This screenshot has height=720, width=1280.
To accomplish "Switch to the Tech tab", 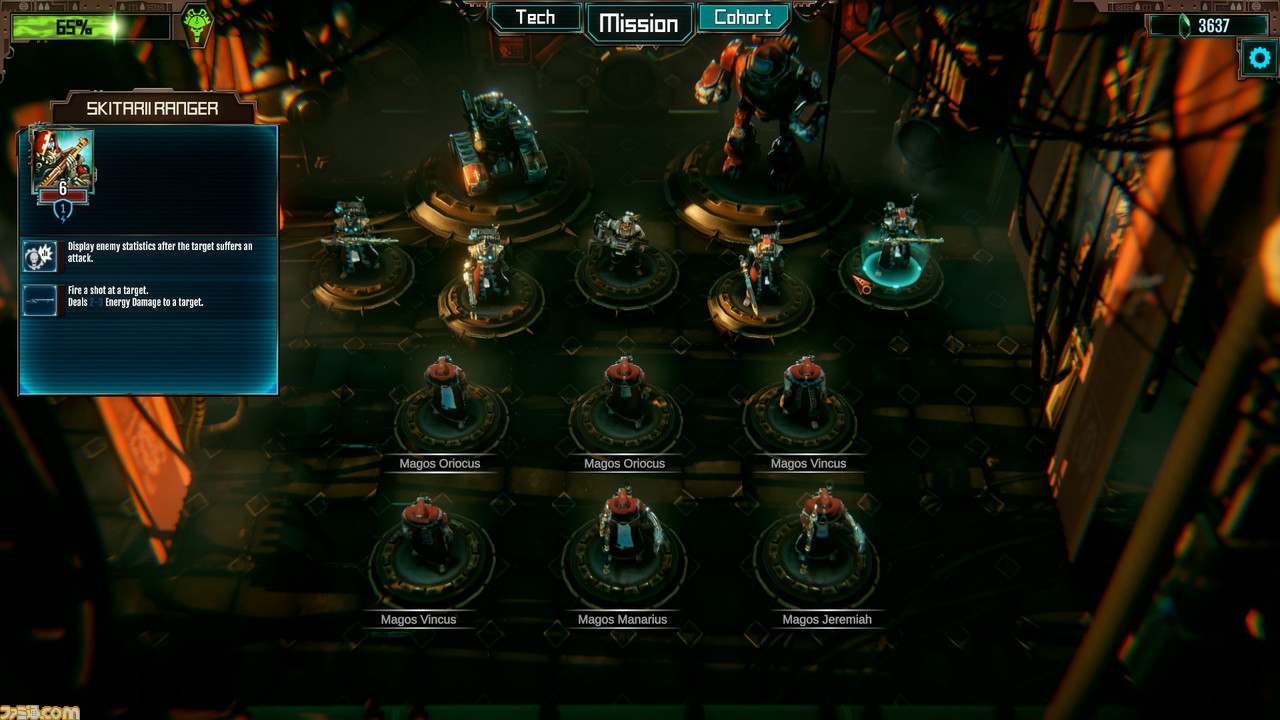I will point(535,18).
